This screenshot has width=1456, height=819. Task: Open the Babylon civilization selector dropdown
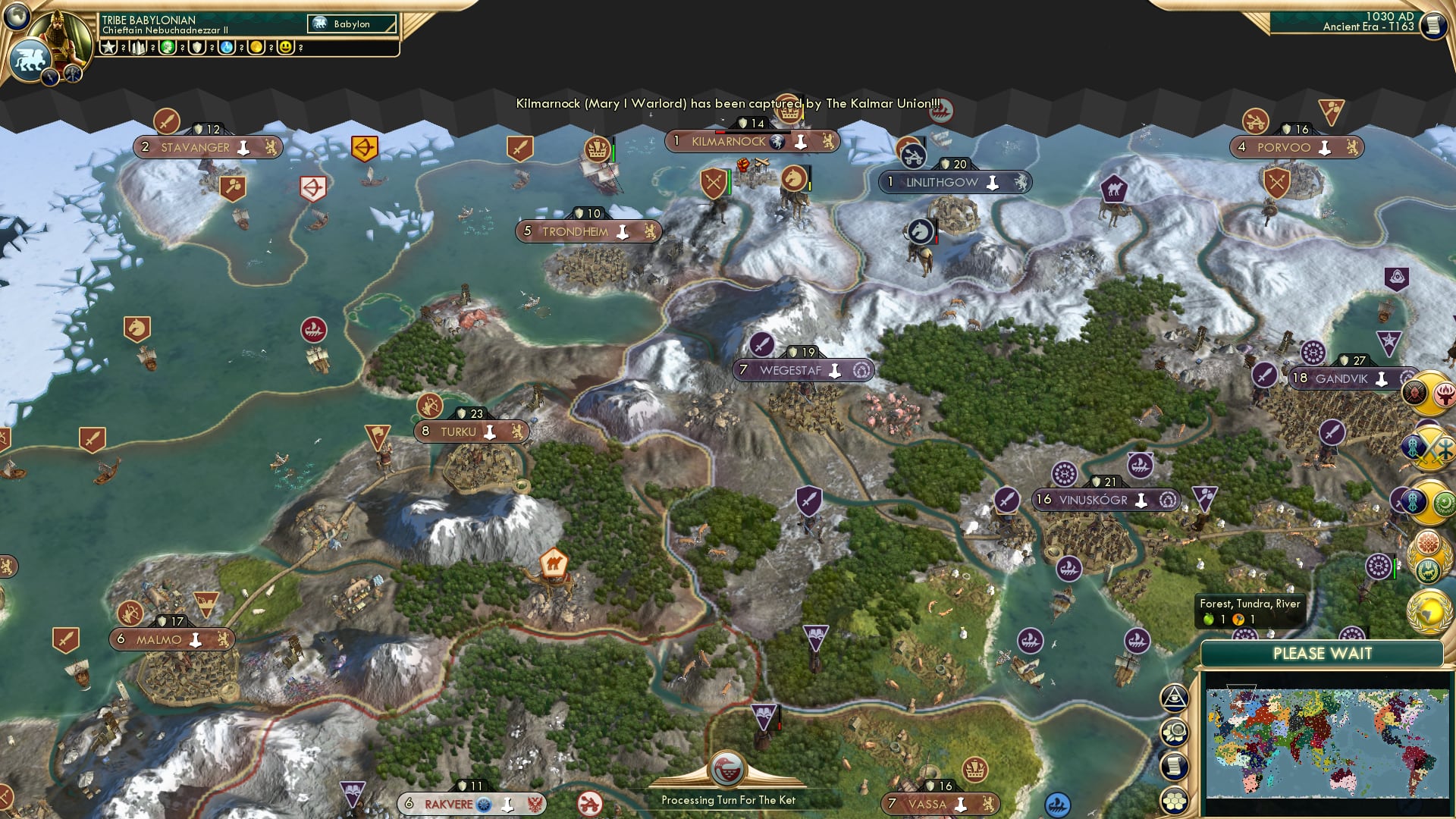click(x=350, y=24)
